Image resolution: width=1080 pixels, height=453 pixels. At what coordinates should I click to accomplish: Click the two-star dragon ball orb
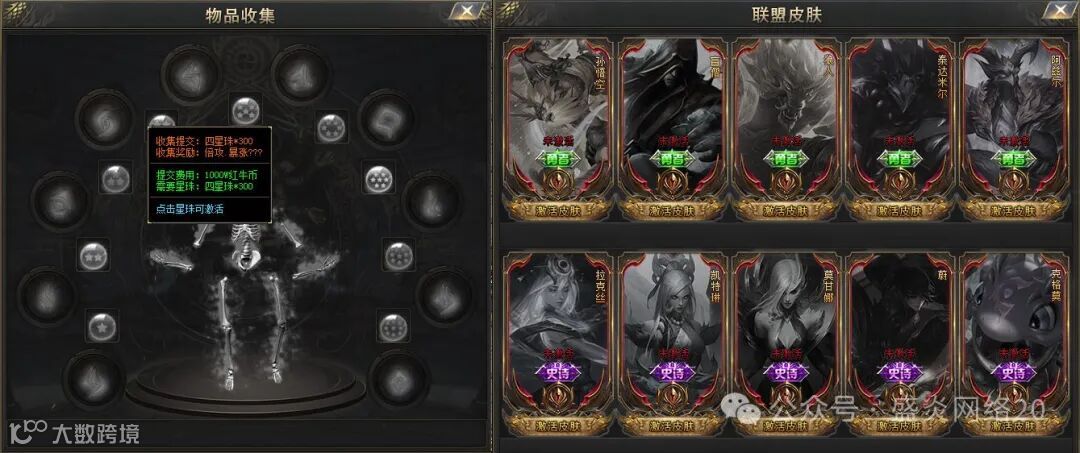[x=94, y=255]
